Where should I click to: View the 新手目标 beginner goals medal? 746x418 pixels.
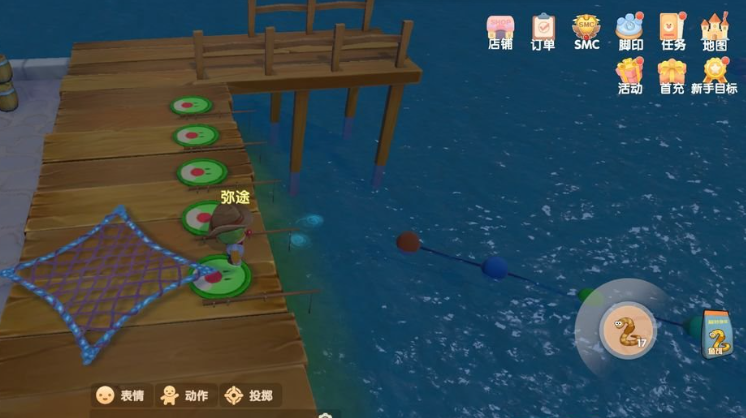click(x=714, y=75)
